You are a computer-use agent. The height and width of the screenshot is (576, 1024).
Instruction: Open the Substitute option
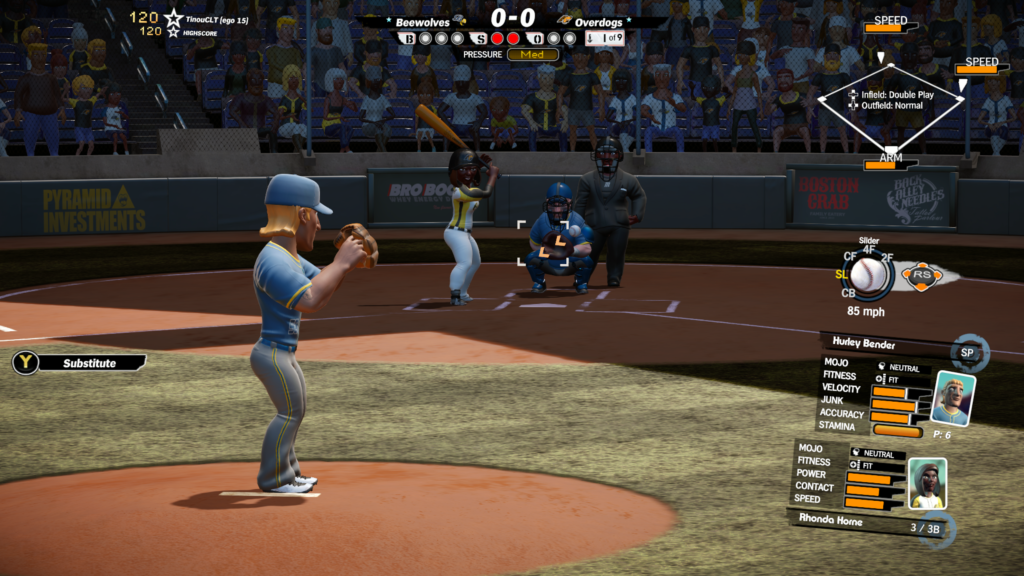pyautogui.click(x=80, y=363)
